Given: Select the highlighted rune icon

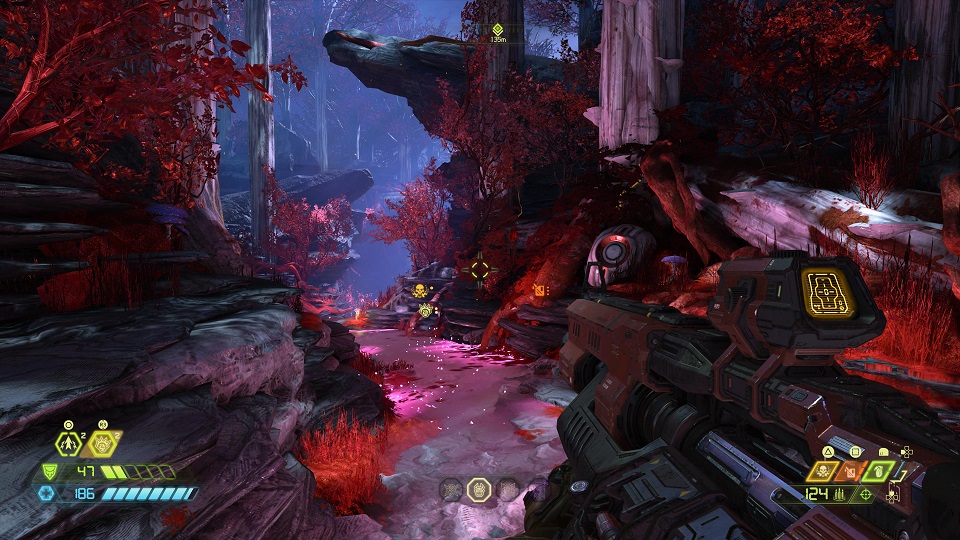Looking at the screenshot, I should [478, 489].
